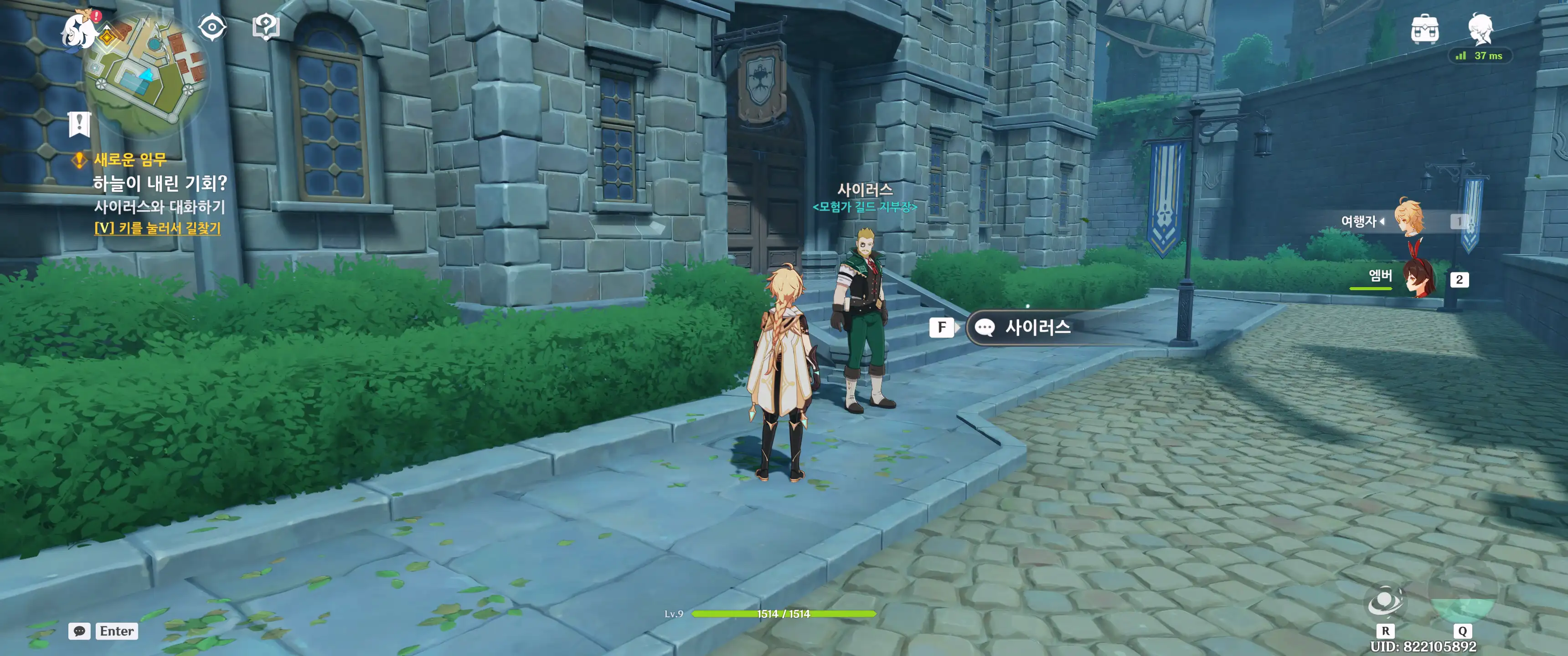
Task: Activate the elemental skill icon
Action: (x=1385, y=602)
